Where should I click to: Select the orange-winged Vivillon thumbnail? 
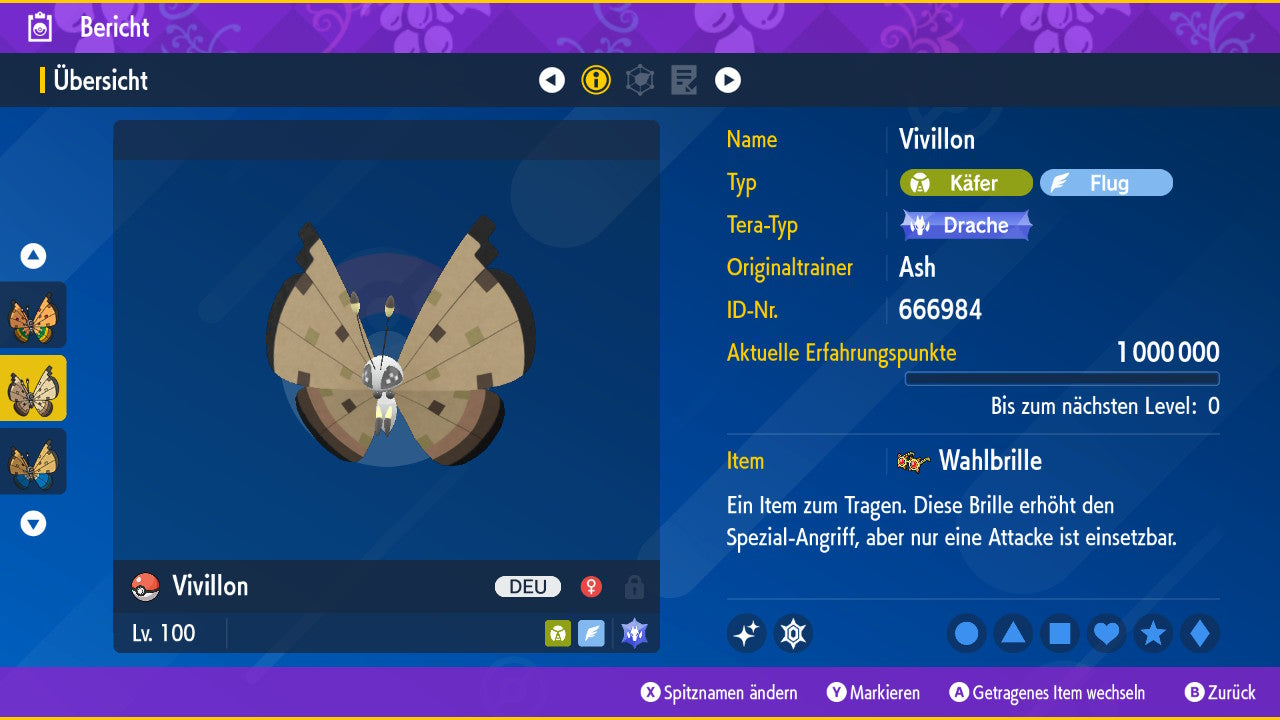(33, 315)
